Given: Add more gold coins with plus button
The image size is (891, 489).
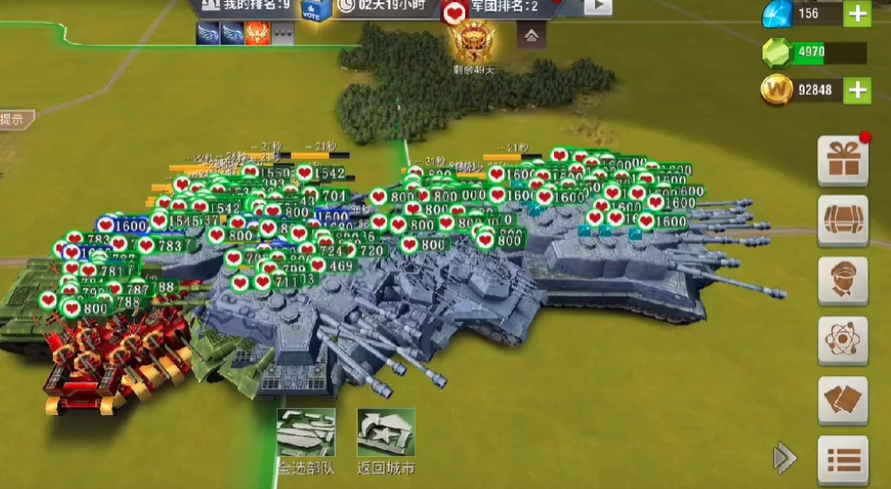Looking at the screenshot, I should (x=857, y=91).
